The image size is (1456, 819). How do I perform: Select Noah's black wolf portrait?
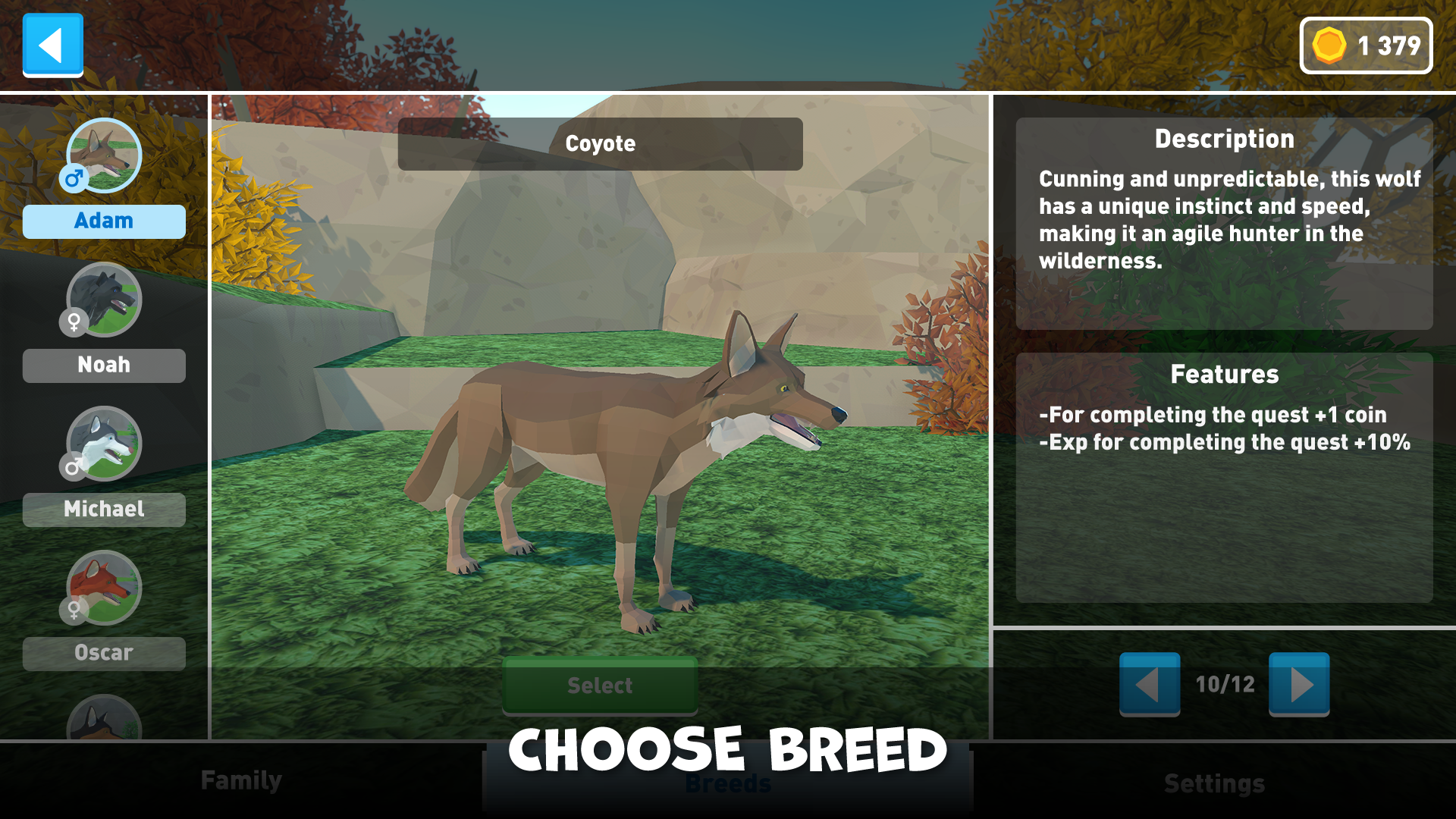(104, 300)
